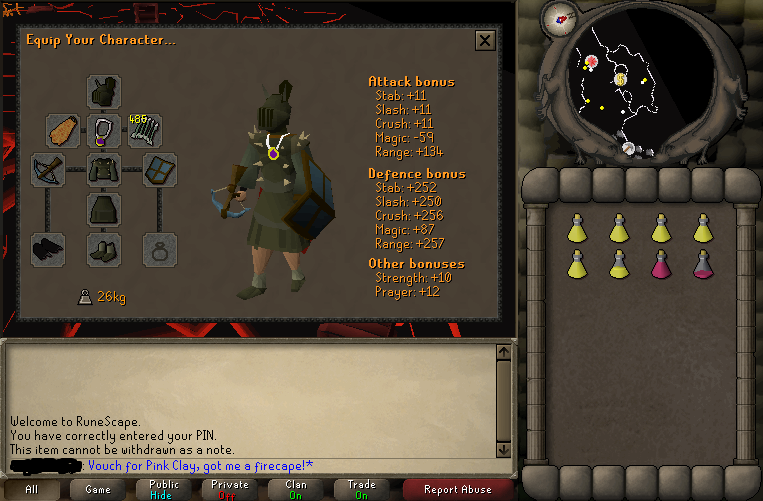The image size is (763, 501).
Task: Click the compass beside the minimap
Action: click(x=560, y=17)
